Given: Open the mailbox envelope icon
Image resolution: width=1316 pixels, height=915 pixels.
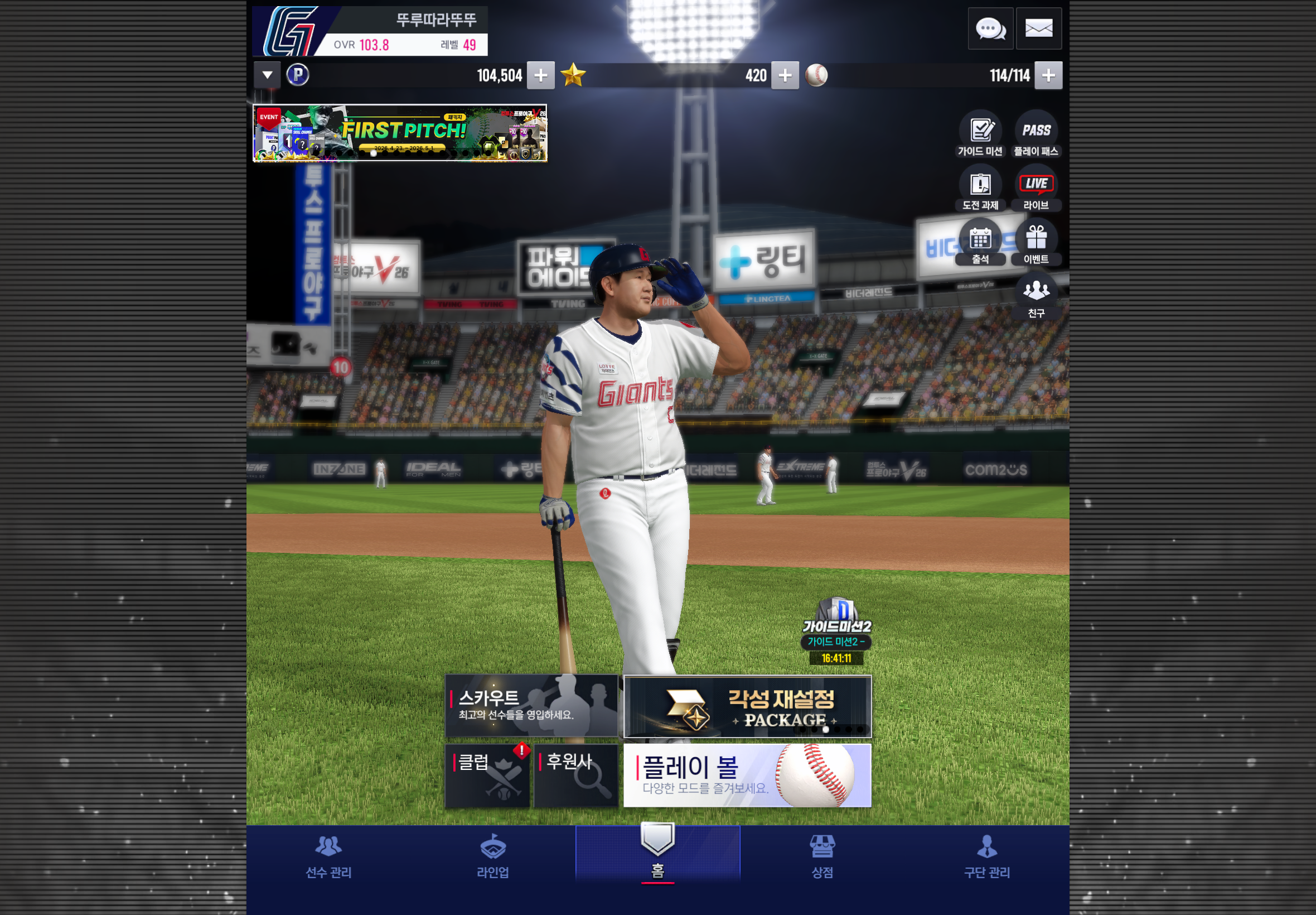Looking at the screenshot, I should pos(1038,28).
